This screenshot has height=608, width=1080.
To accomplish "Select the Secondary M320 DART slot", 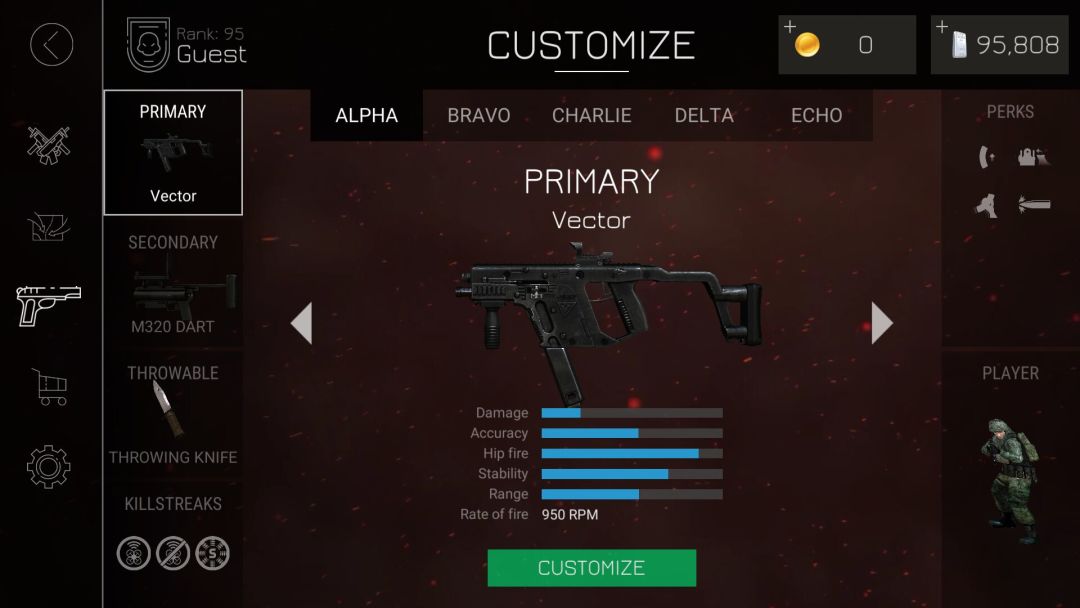I will pyautogui.click(x=173, y=284).
